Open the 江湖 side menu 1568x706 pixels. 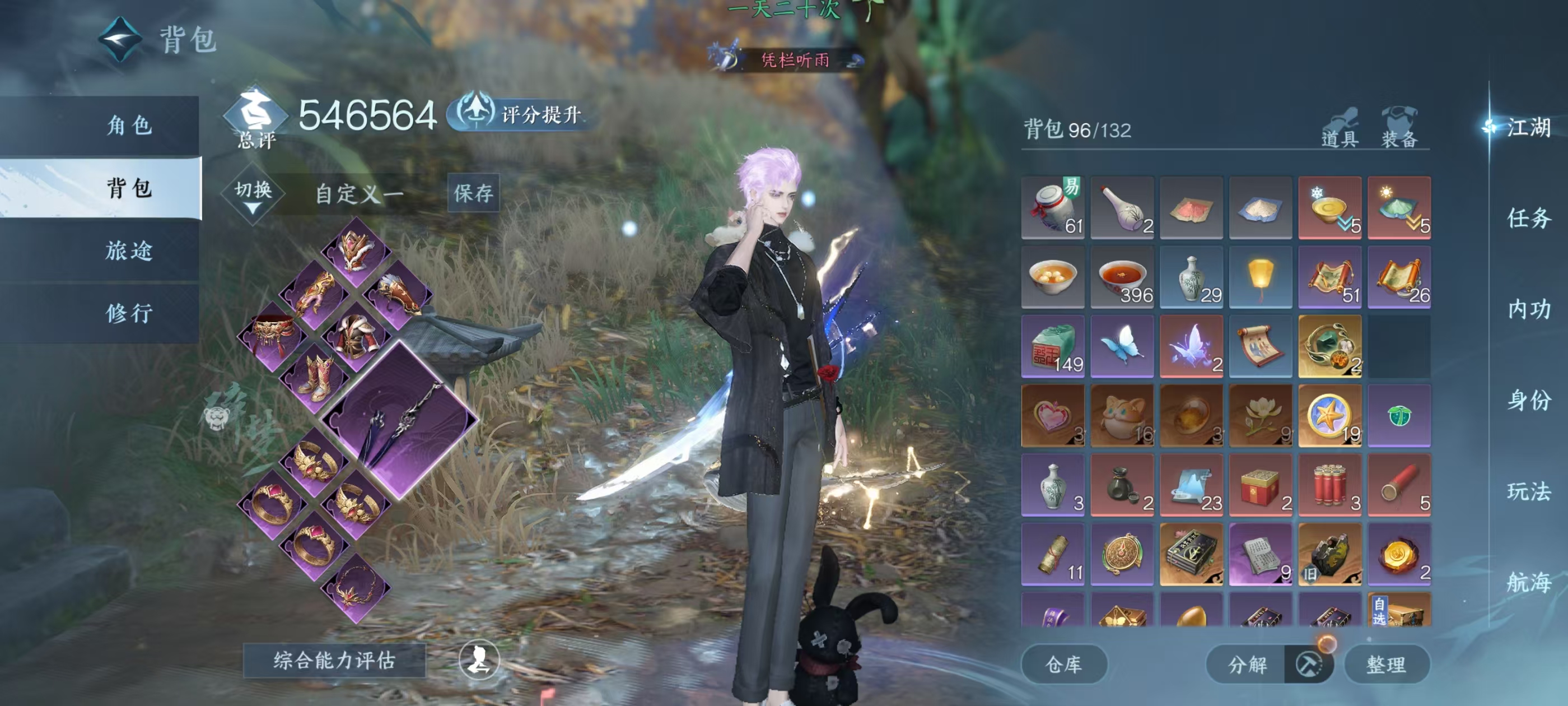(1528, 127)
